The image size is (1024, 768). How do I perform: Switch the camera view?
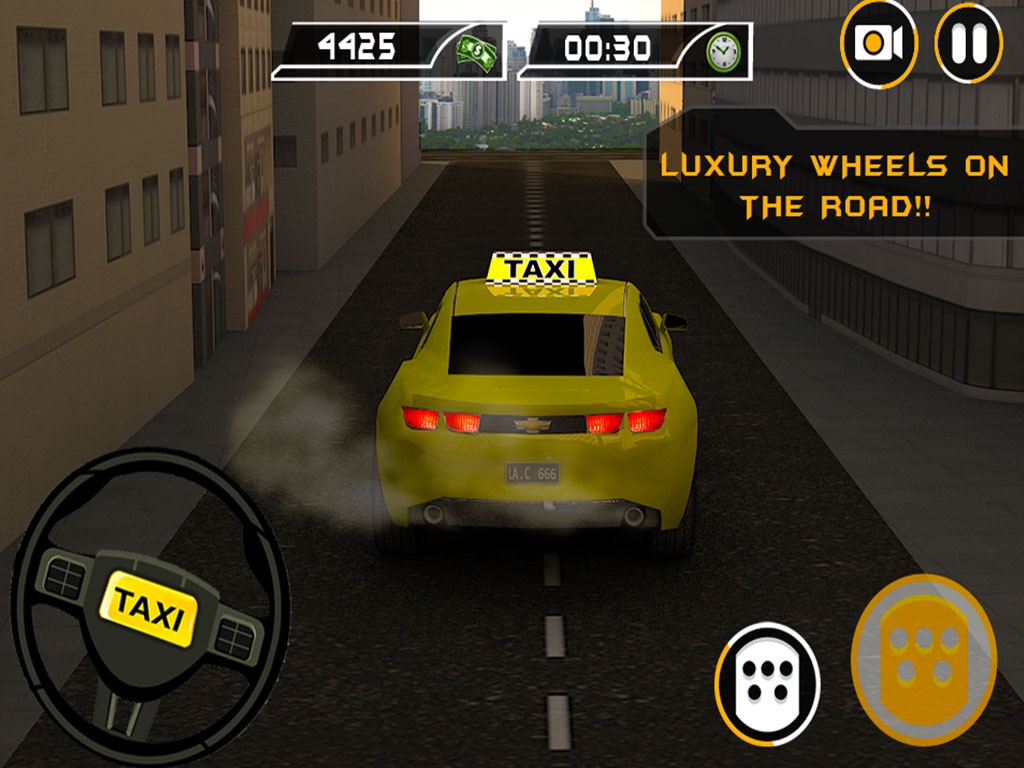coord(879,43)
